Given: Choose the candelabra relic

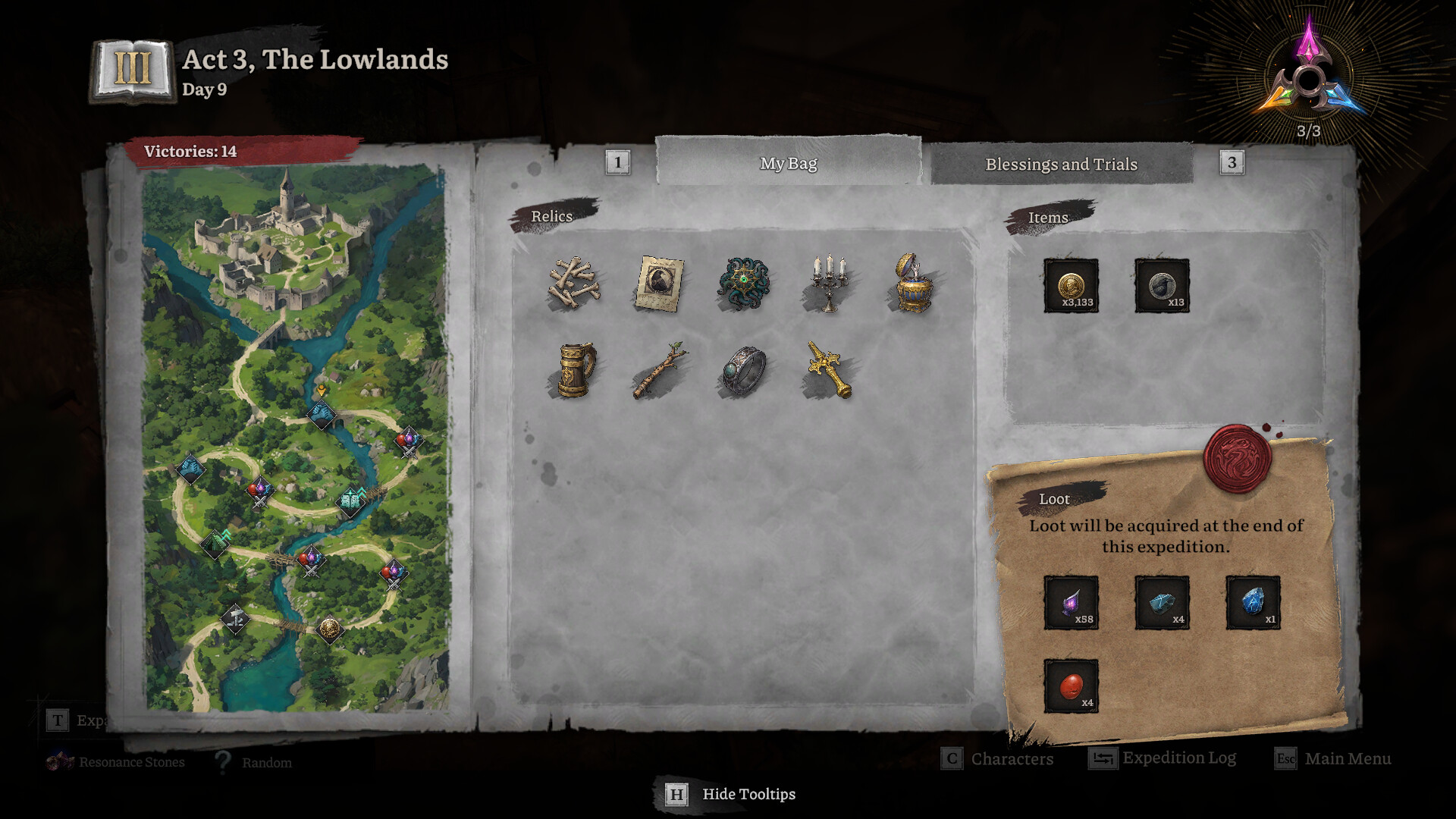Looking at the screenshot, I should coord(828,284).
